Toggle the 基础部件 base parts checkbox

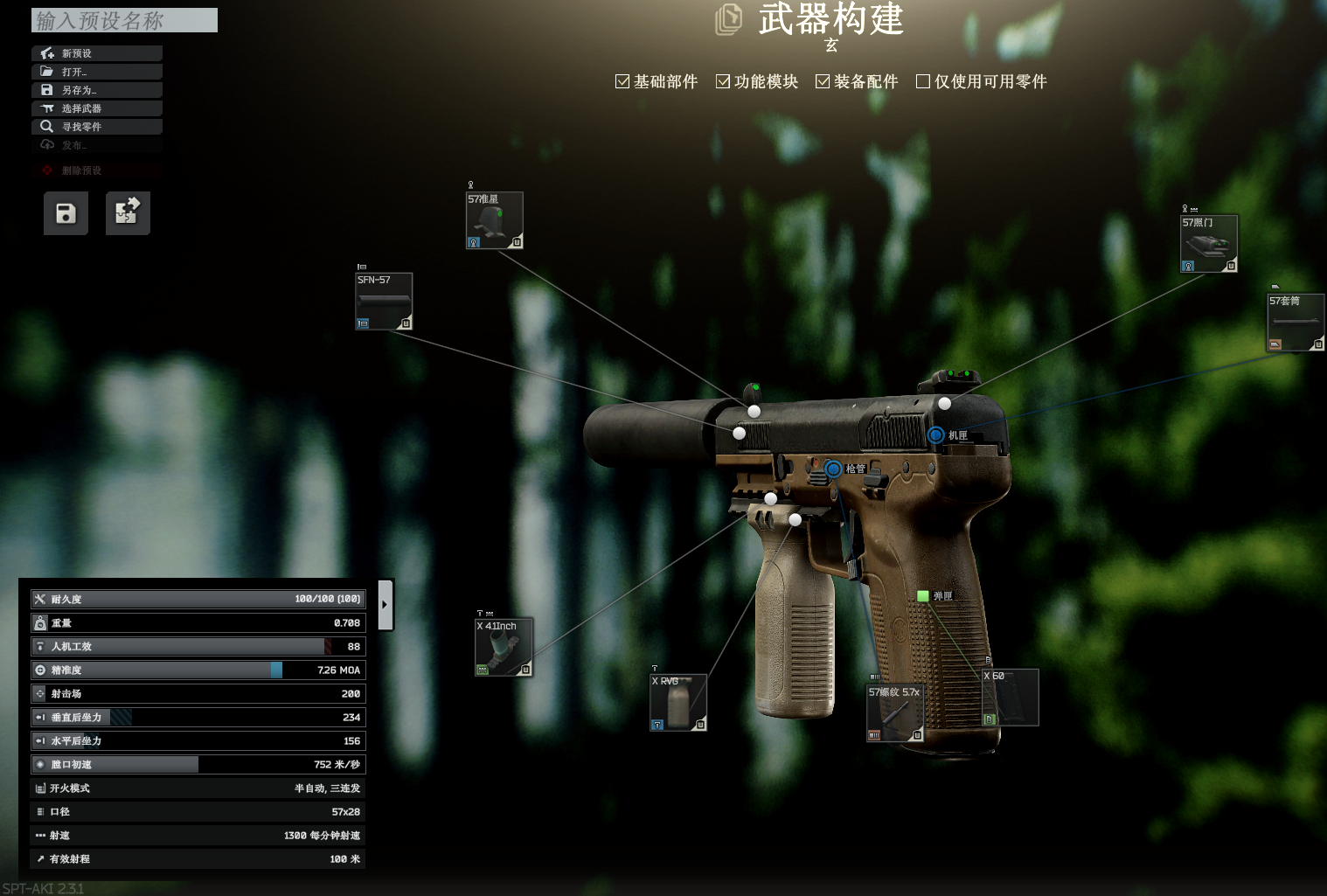tap(622, 81)
